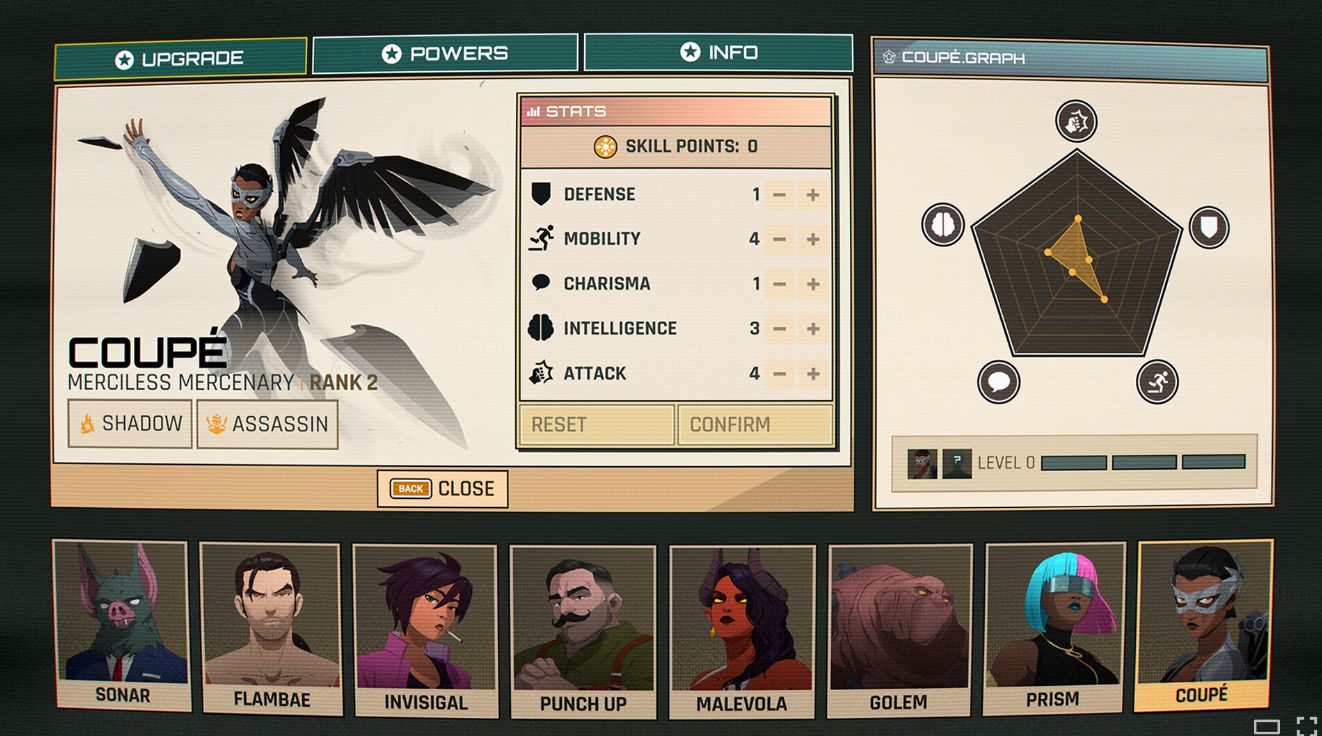Close the character upgrade panel
The width and height of the screenshot is (1322, 736).
tap(442, 489)
